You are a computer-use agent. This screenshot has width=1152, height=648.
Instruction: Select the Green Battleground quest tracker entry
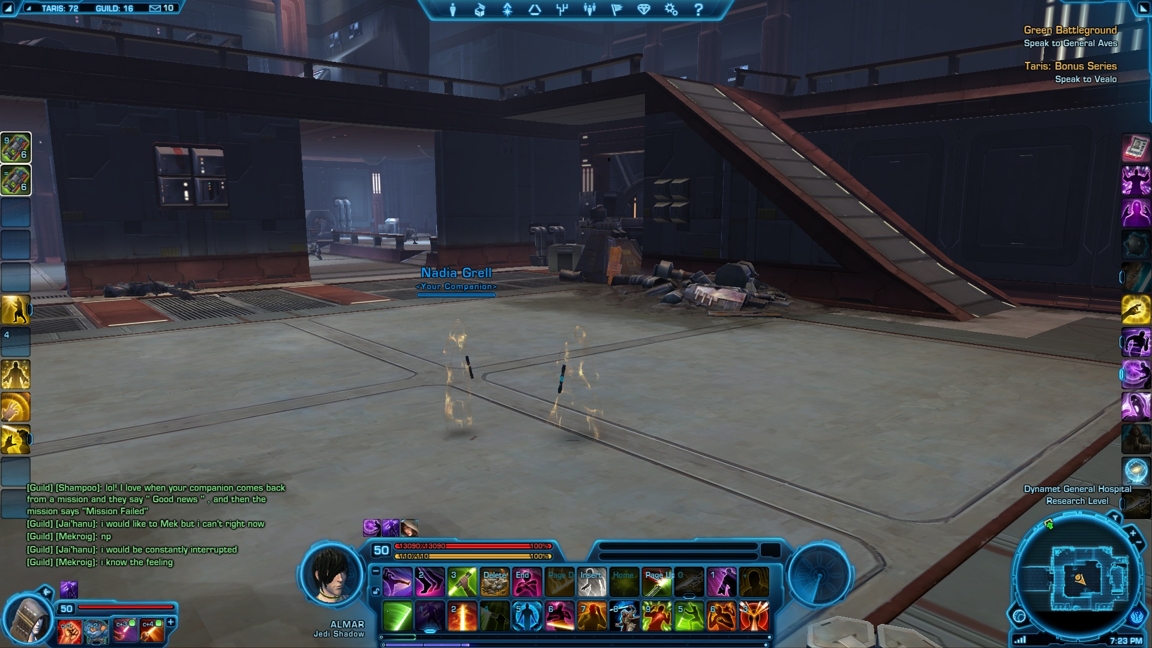(1070, 31)
